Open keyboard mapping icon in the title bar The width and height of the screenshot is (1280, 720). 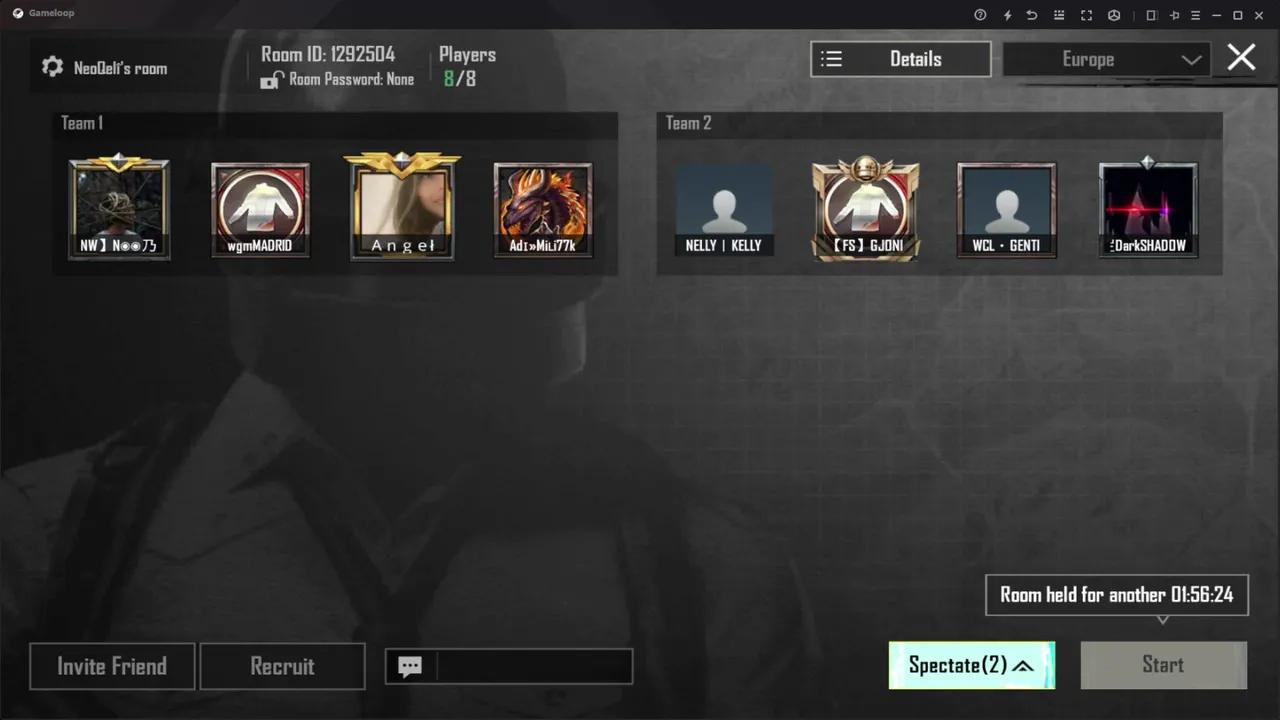[1060, 15]
